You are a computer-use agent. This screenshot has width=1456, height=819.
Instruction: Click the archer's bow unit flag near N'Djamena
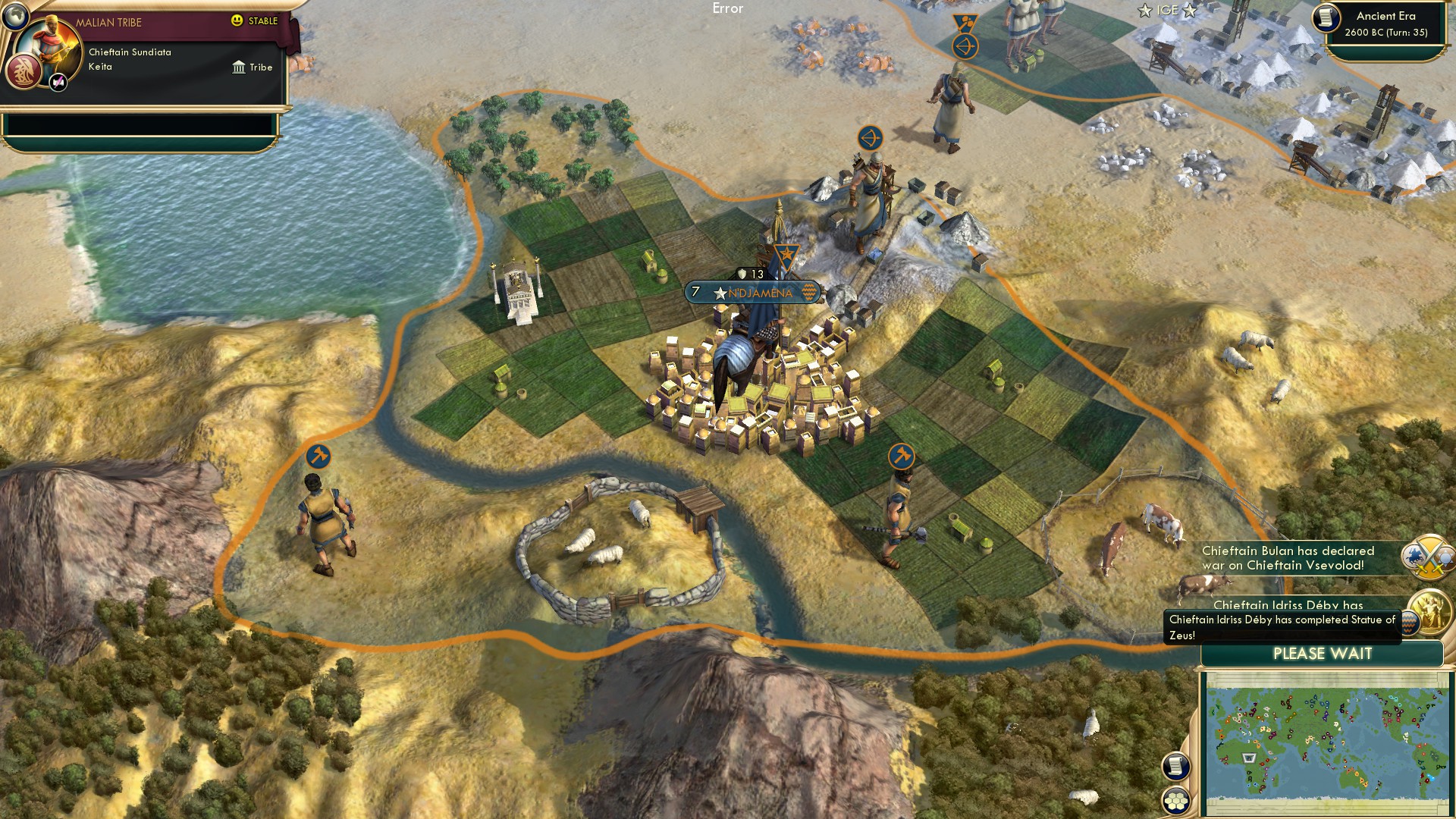871,139
